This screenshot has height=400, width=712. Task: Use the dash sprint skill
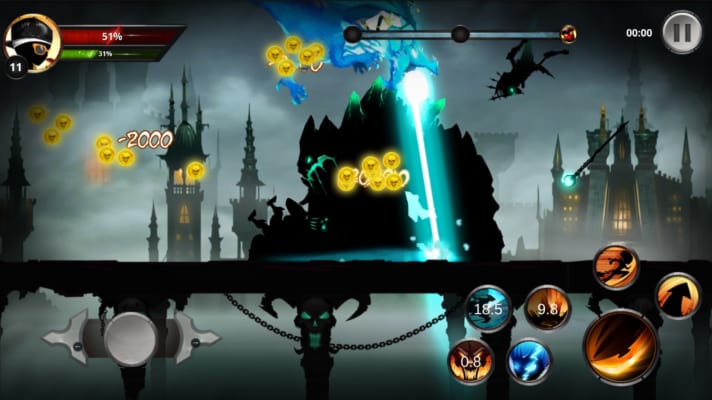[x=615, y=266]
